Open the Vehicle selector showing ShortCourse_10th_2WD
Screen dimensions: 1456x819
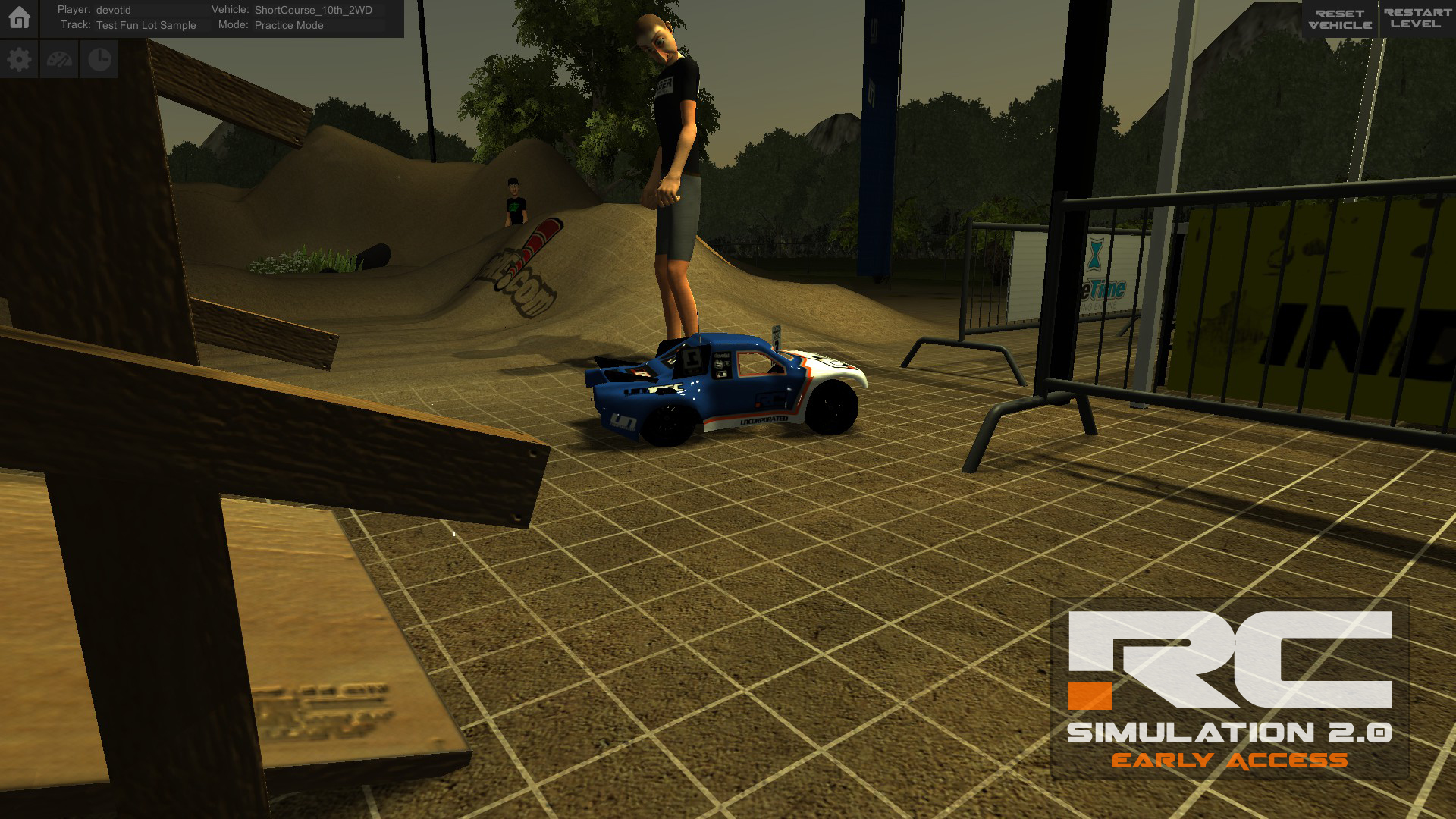tap(312, 11)
